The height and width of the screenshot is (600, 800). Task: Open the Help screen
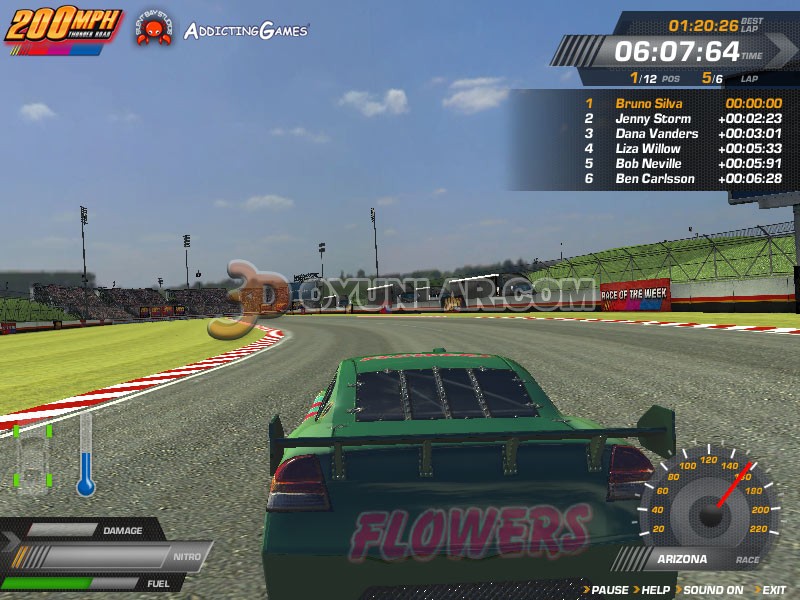click(x=655, y=590)
